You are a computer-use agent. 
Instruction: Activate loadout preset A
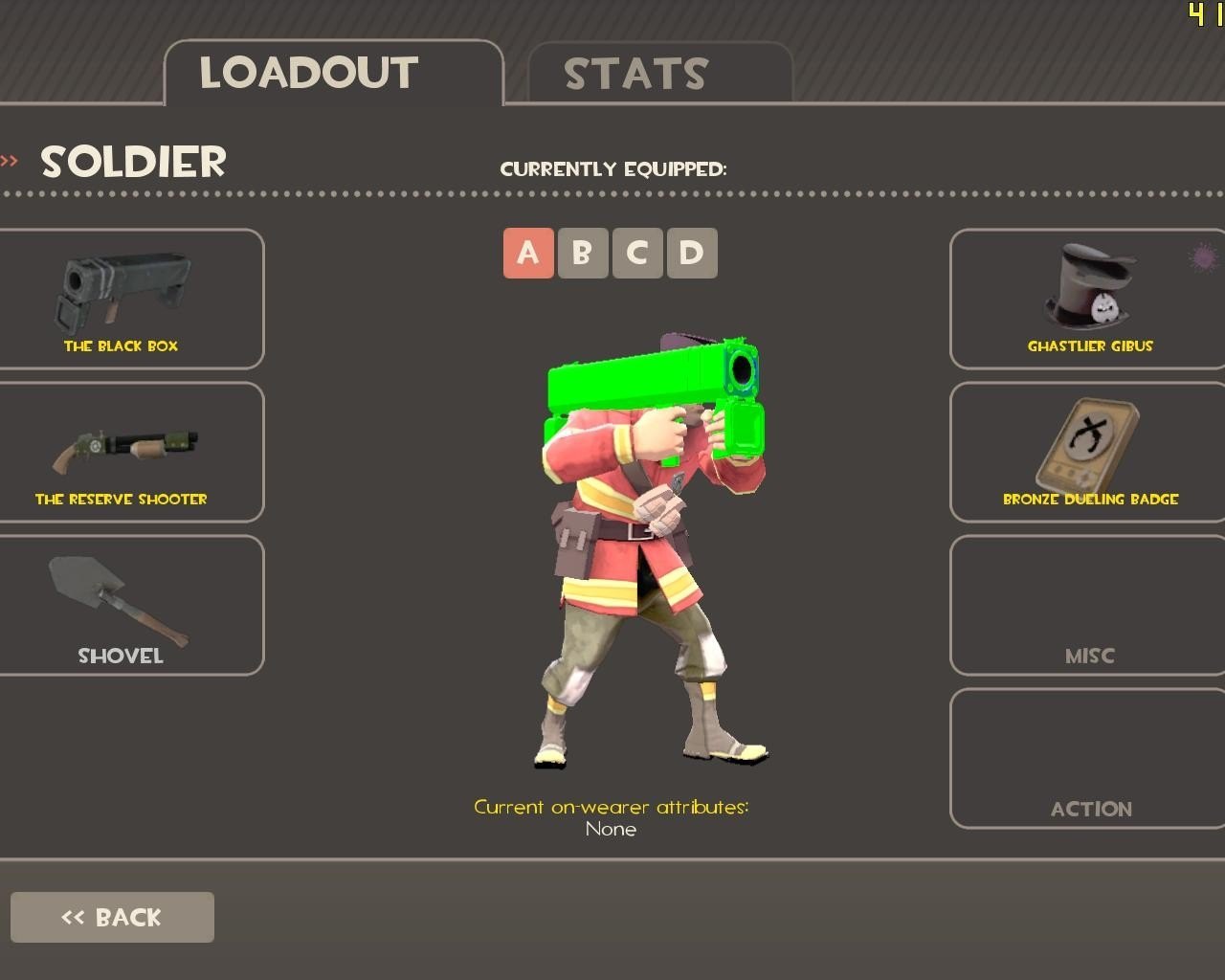point(528,254)
